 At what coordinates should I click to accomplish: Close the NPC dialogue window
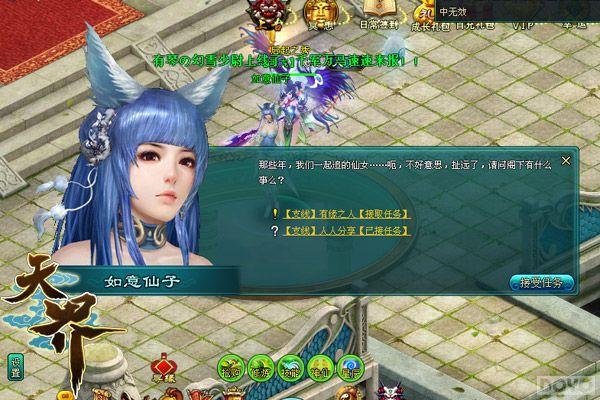click(x=567, y=159)
